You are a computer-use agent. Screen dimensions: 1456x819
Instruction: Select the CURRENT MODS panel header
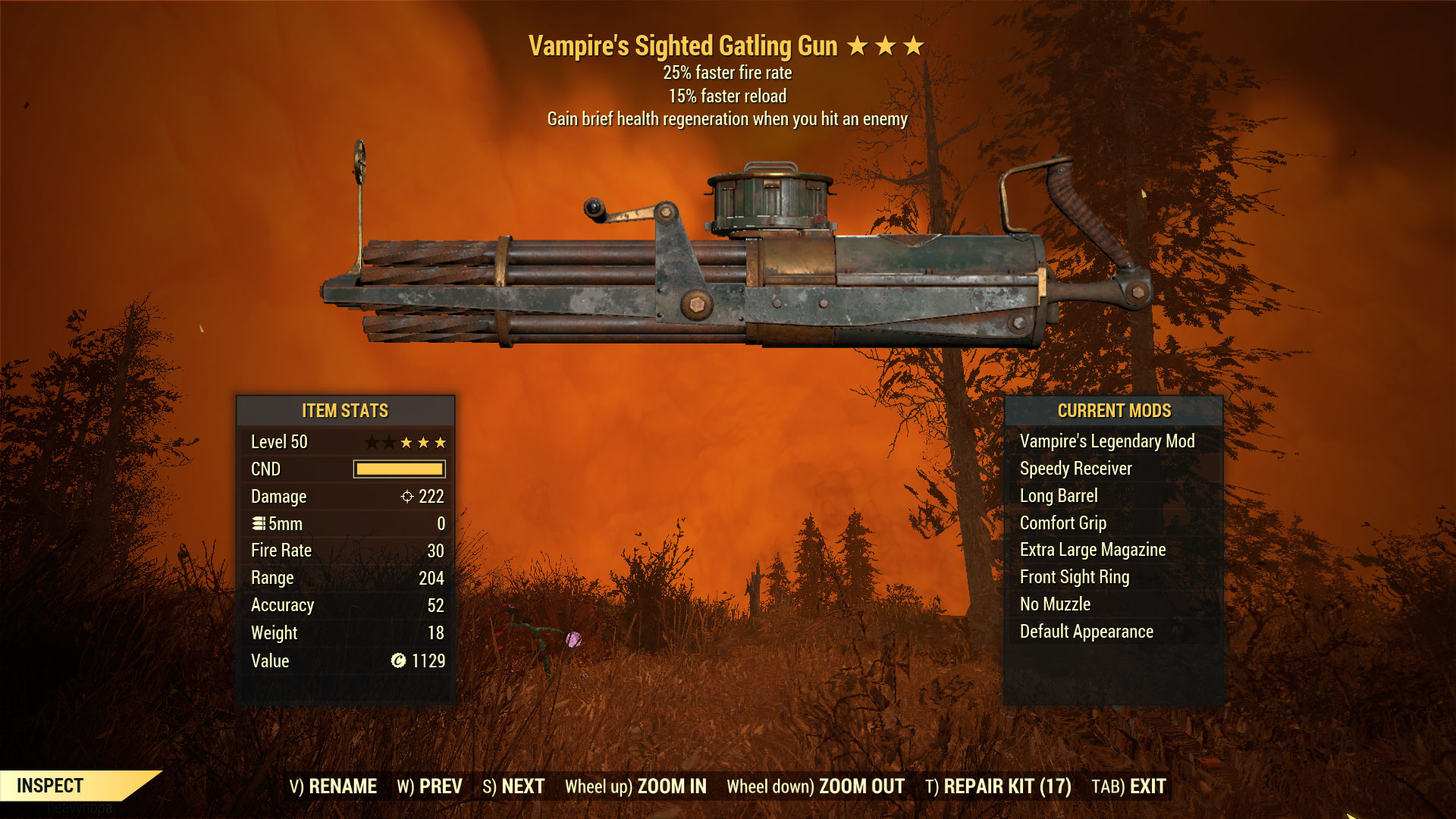pos(1113,411)
